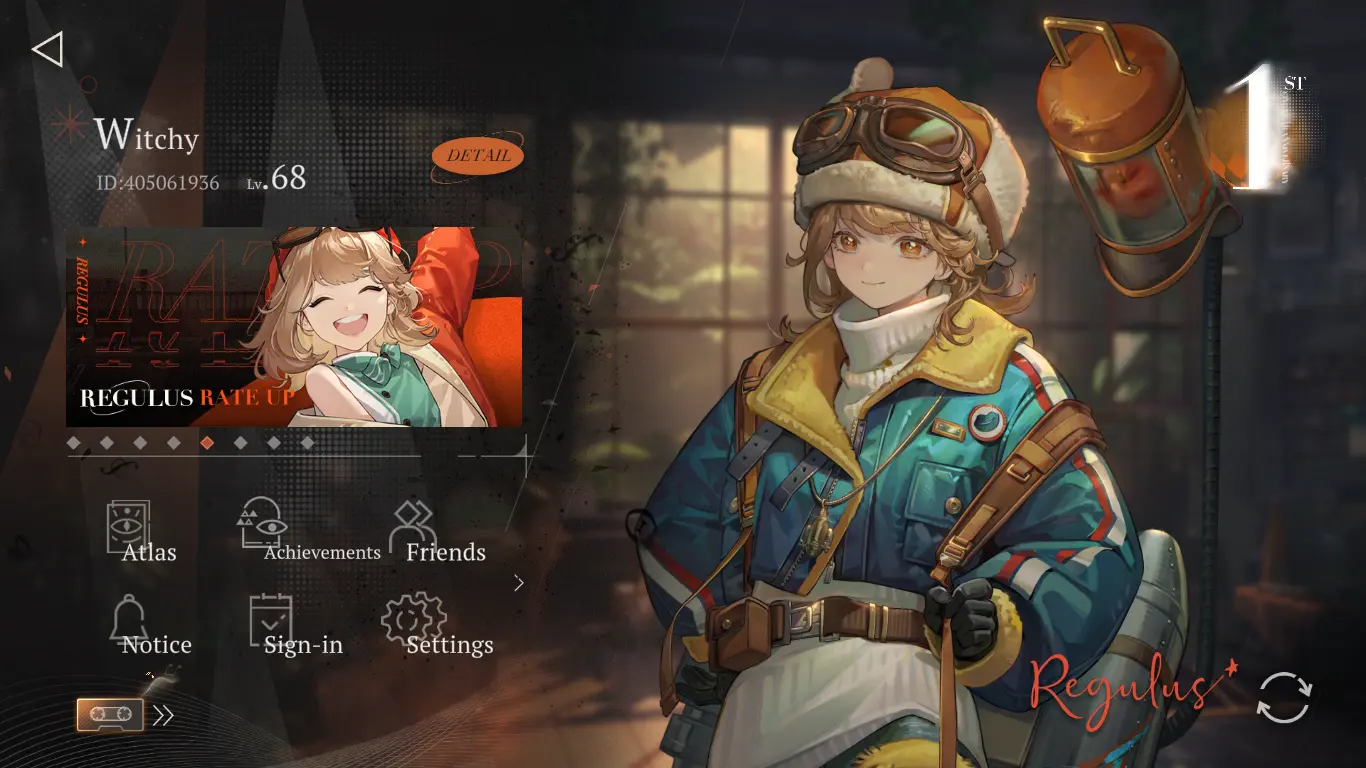Open the Regulus Rate Up banner

(294, 327)
